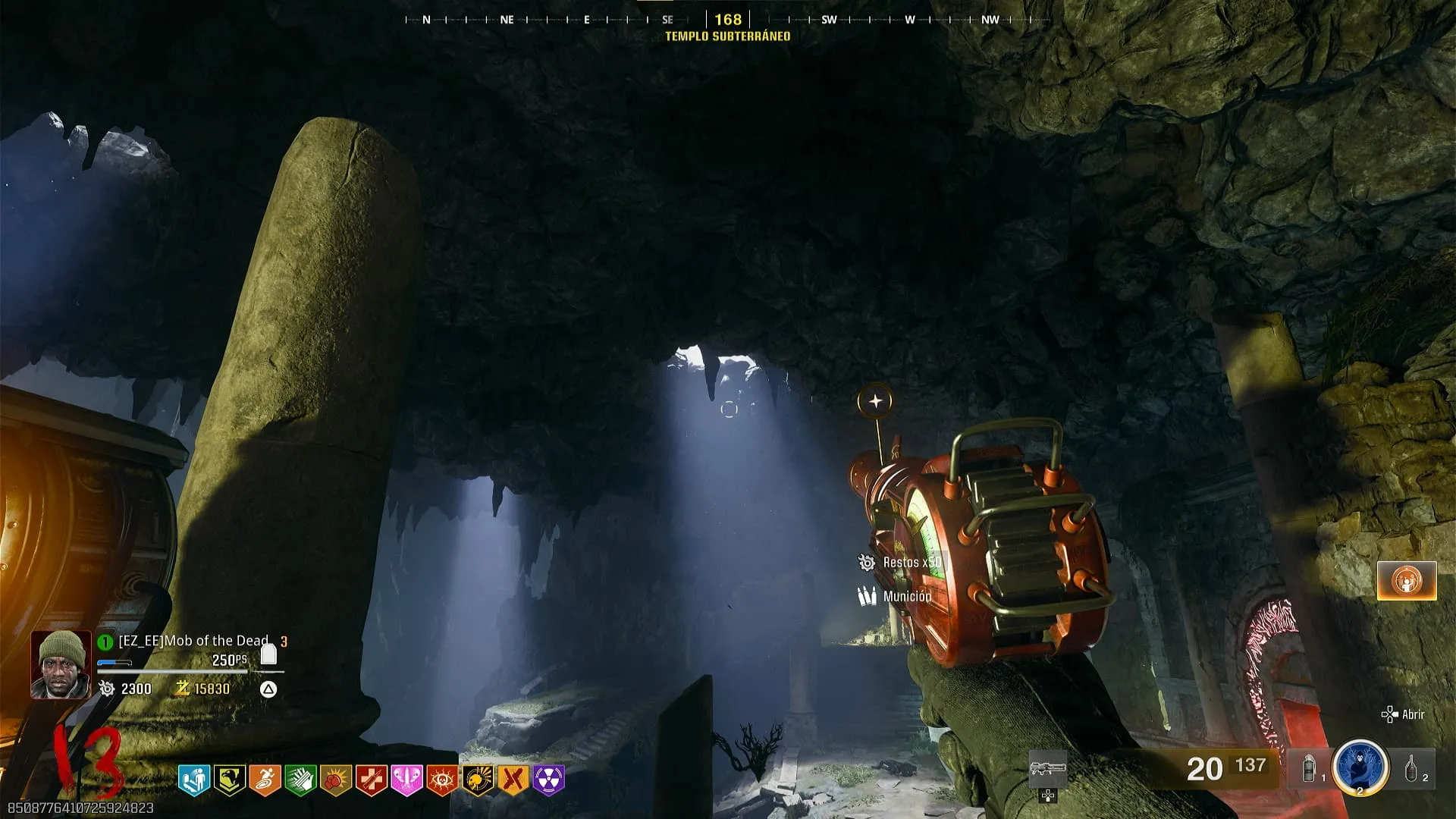This screenshot has height=819, width=1456.
Task: Select the red Jugger-Nog cross perk
Action: (371, 780)
